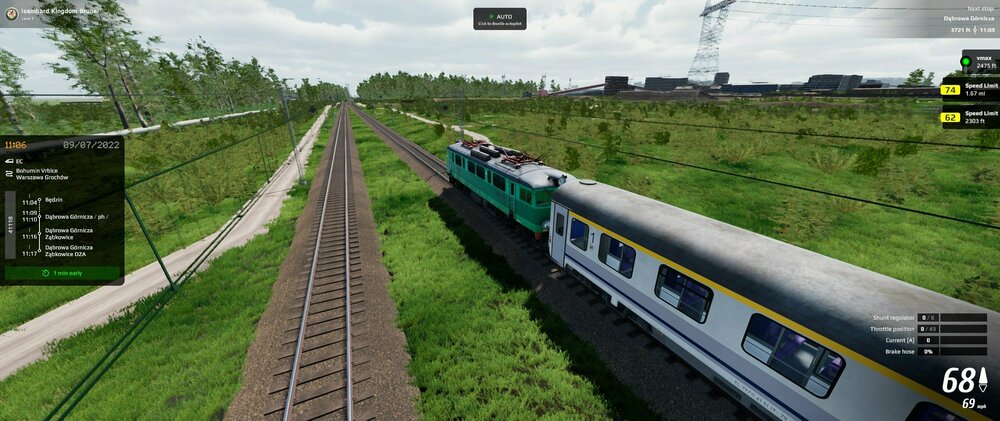Select the Będzin stop in the timetable
This screenshot has width=1000, height=421.
pos(55,200)
